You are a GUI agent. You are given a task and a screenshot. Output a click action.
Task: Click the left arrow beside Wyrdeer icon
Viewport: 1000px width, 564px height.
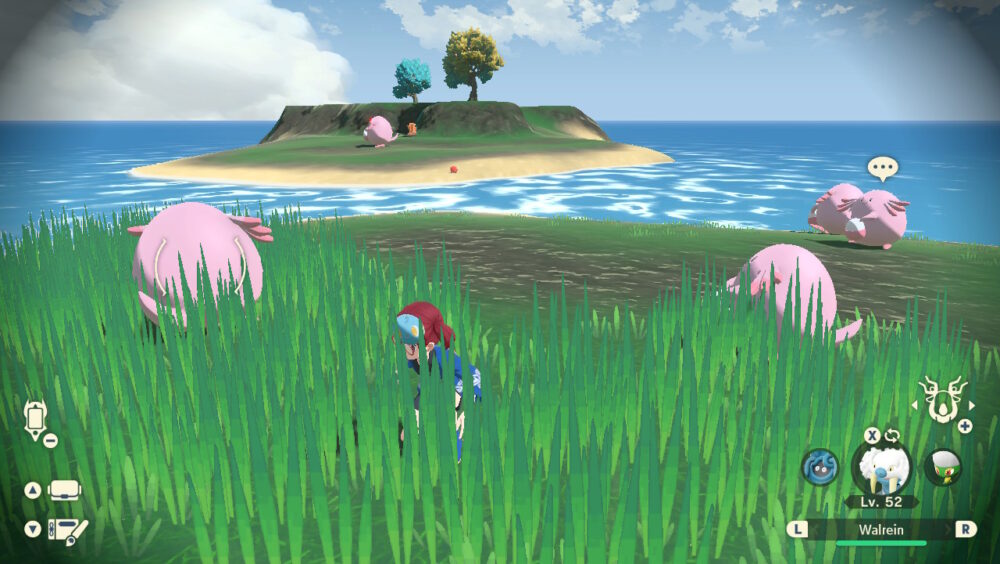coord(913,405)
